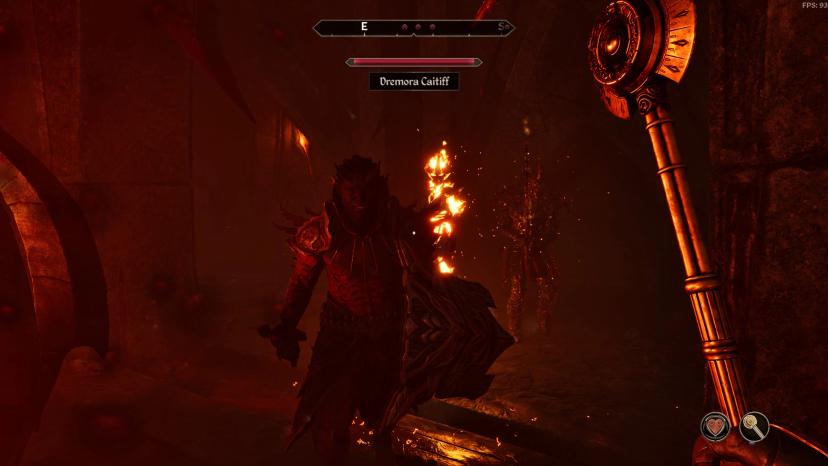Image resolution: width=828 pixels, height=466 pixels.
Task: Click the compass bar at top
Action: point(414,27)
